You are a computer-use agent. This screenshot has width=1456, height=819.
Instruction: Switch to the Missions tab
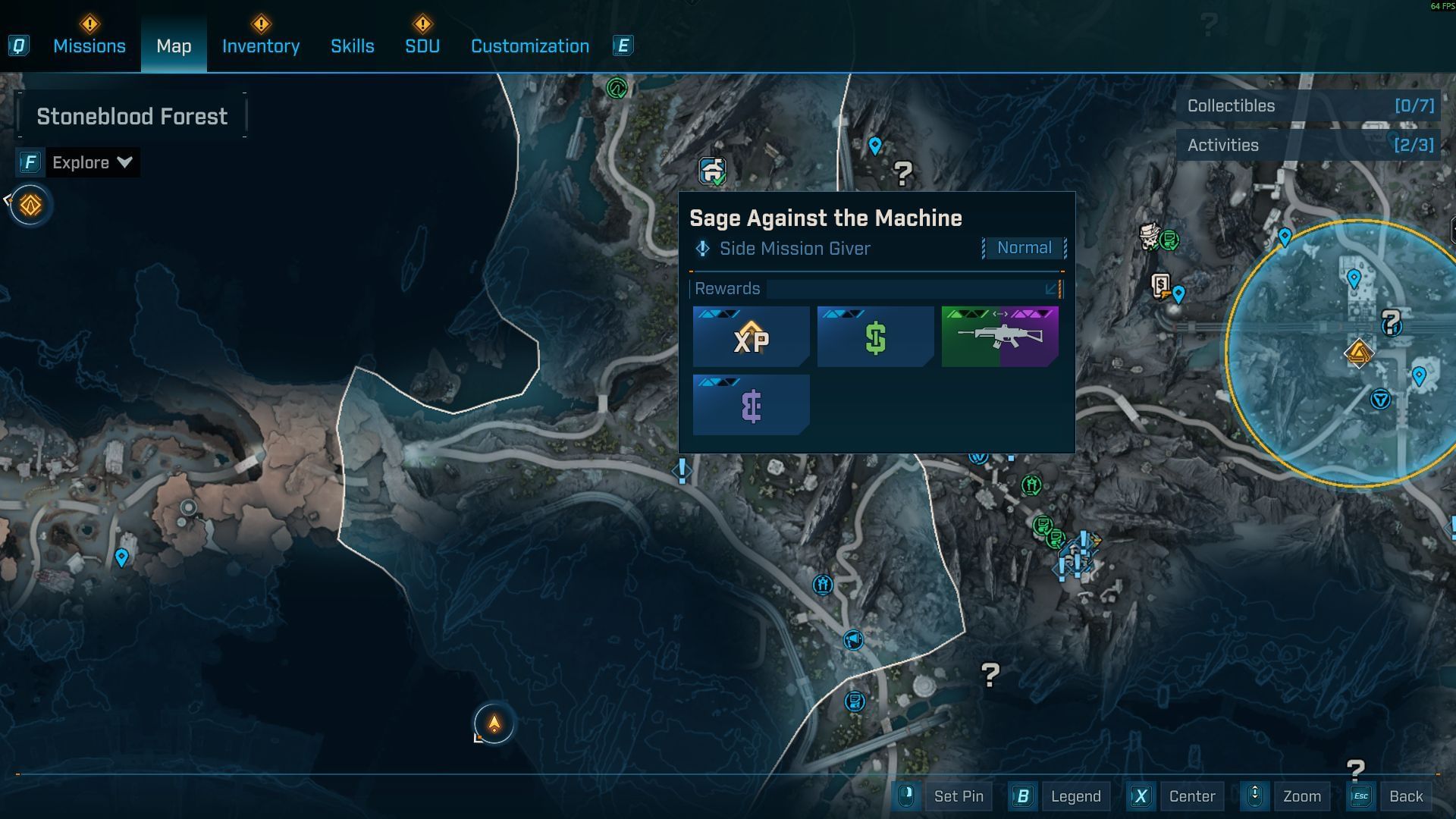pyautogui.click(x=89, y=46)
